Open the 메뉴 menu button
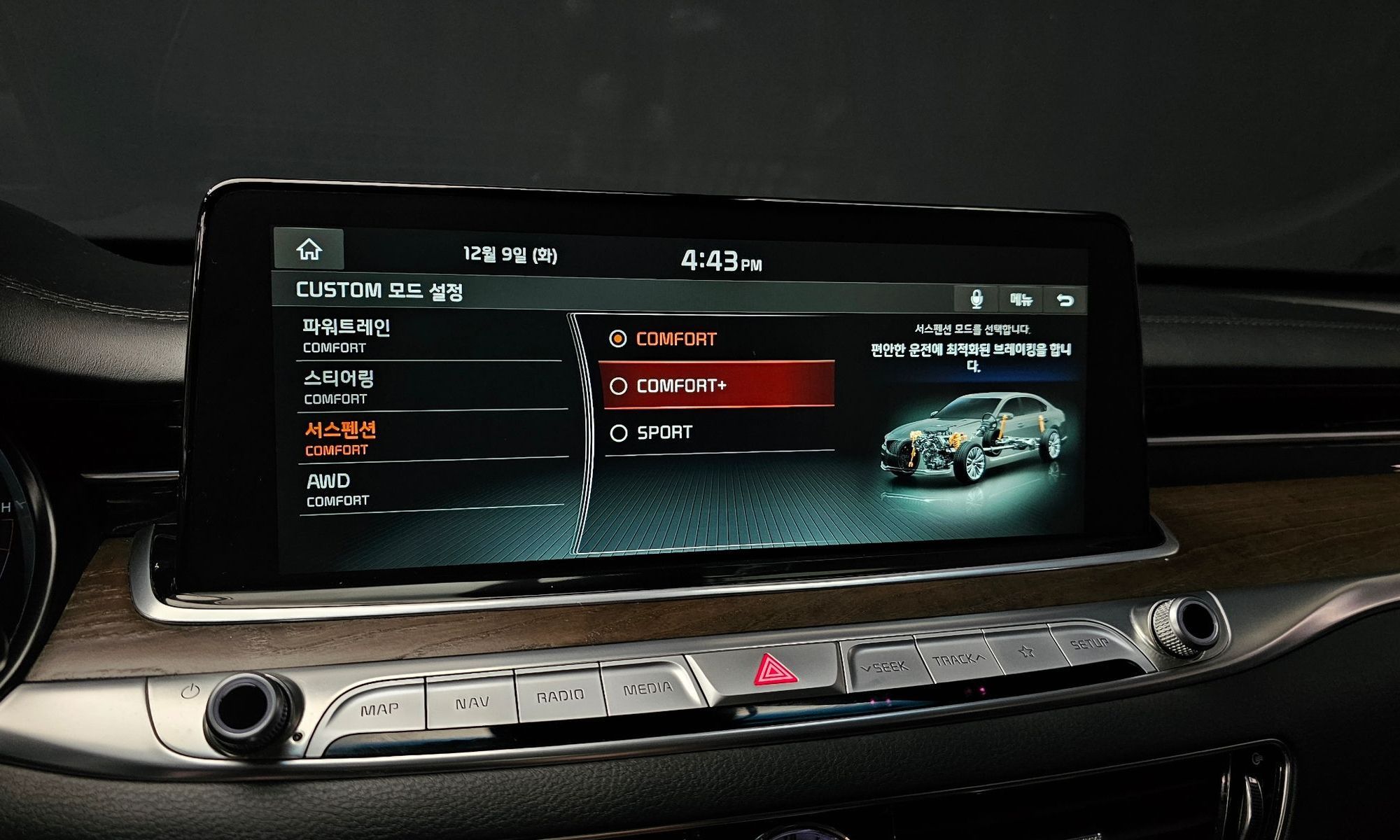 tap(1021, 300)
